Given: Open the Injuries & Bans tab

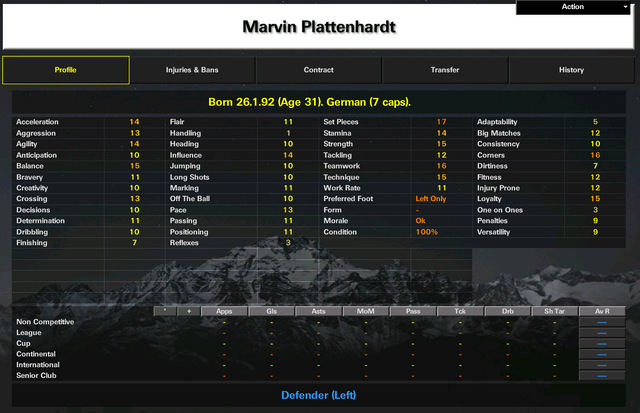Looking at the screenshot, I should [x=192, y=70].
